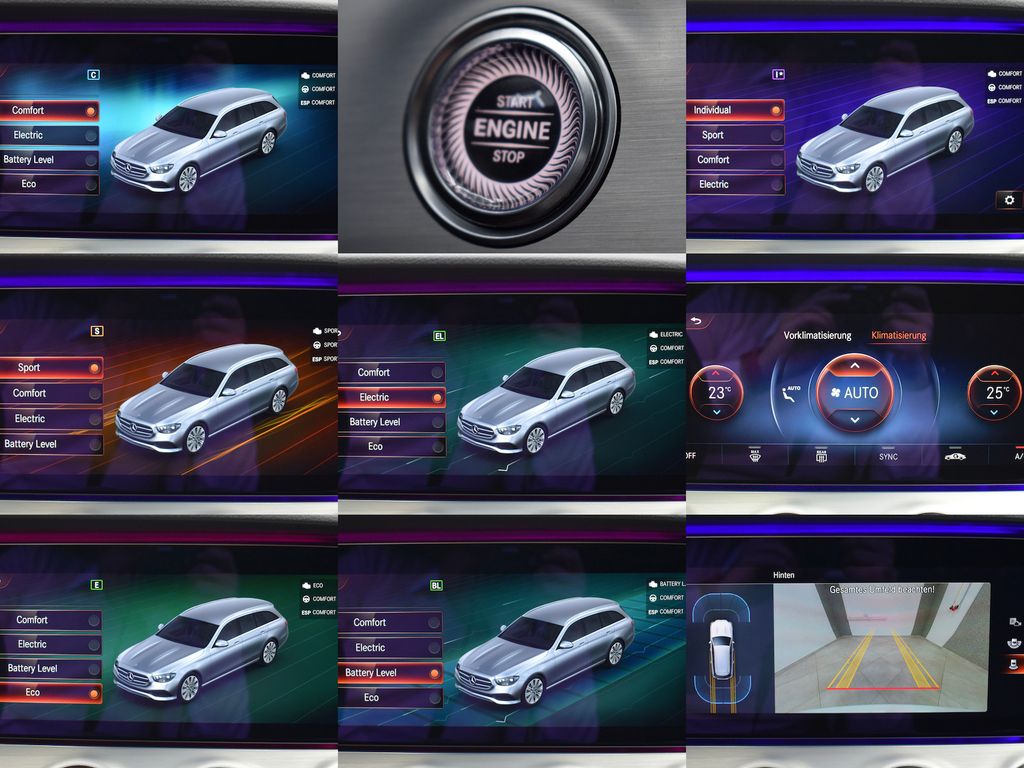The width and height of the screenshot is (1024, 768).
Task: Lower the 23°C temperature setting
Action: tap(717, 411)
